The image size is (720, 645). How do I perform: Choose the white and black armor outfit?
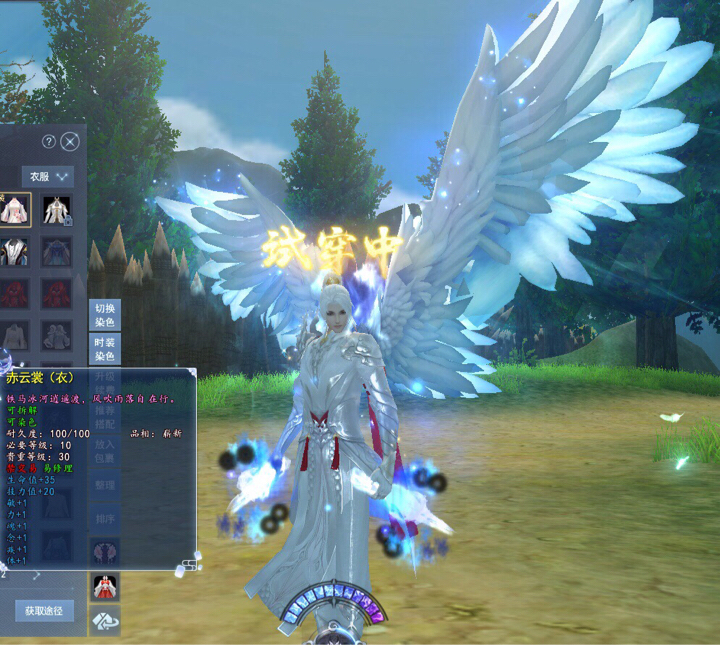tap(15, 251)
